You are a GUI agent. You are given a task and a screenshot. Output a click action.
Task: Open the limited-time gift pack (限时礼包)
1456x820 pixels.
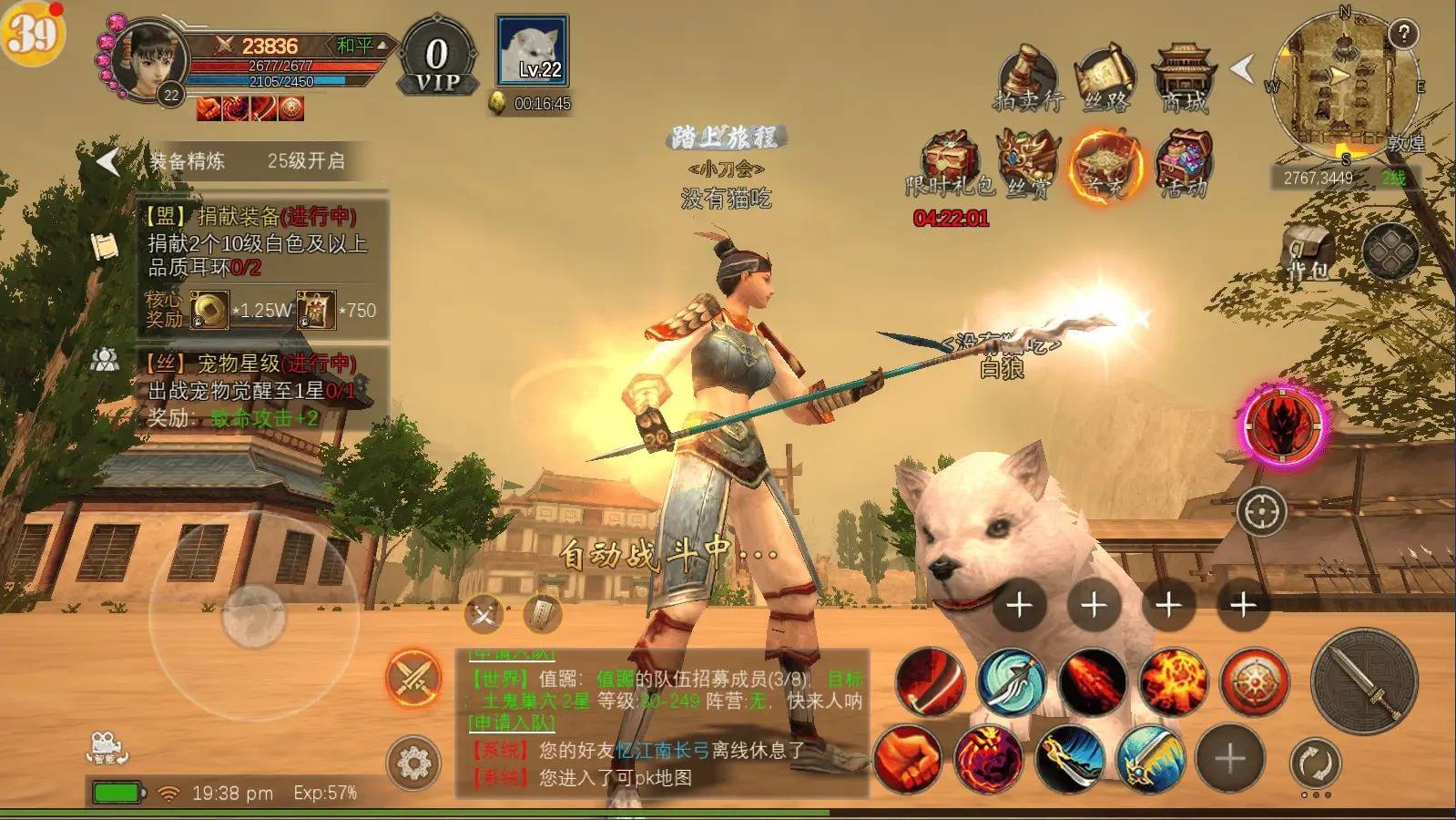[x=950, y=164]
